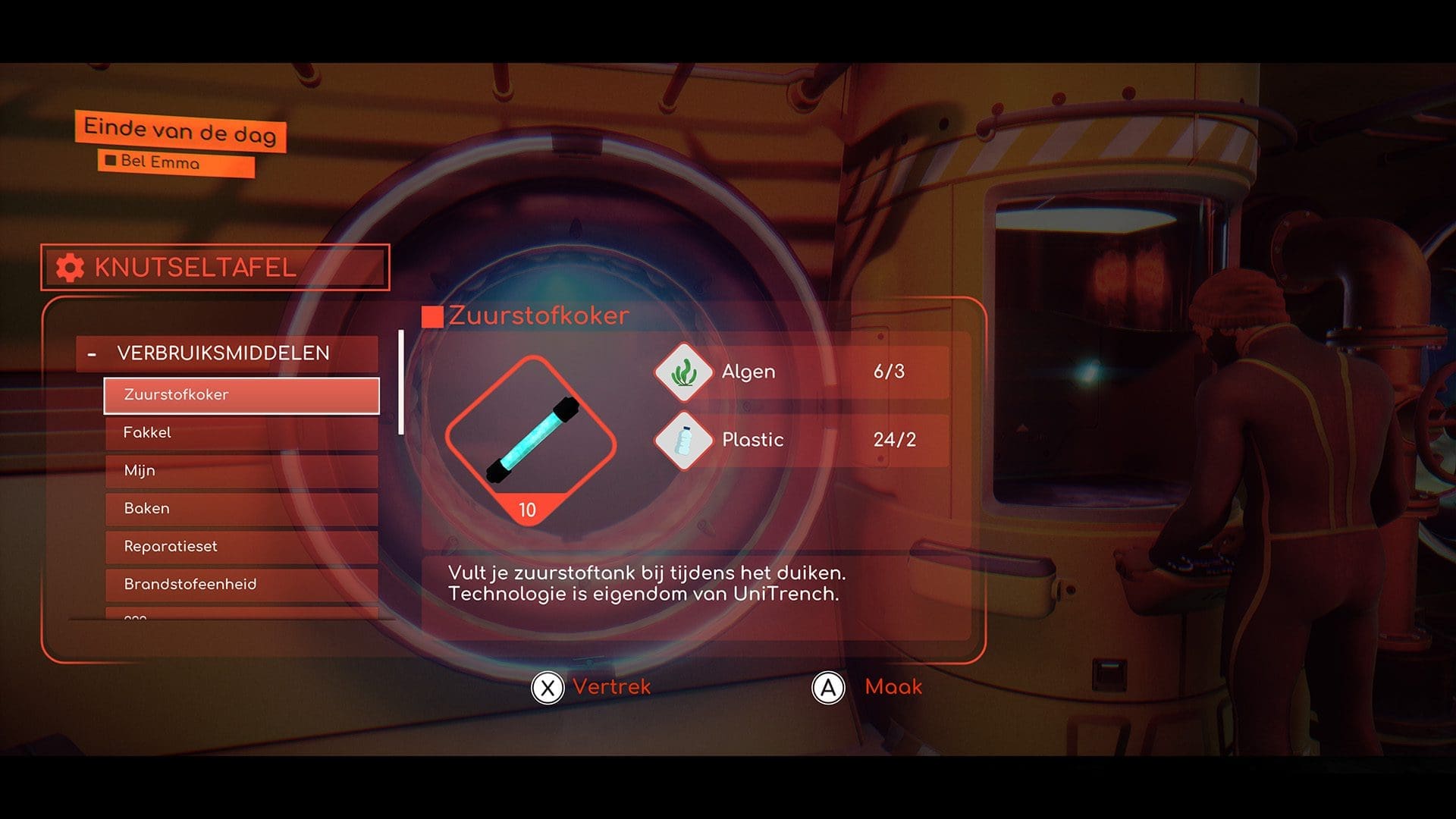Click the Maak craft button
1456x819 pixels.
pyautogui.click(x=868, y=688)
